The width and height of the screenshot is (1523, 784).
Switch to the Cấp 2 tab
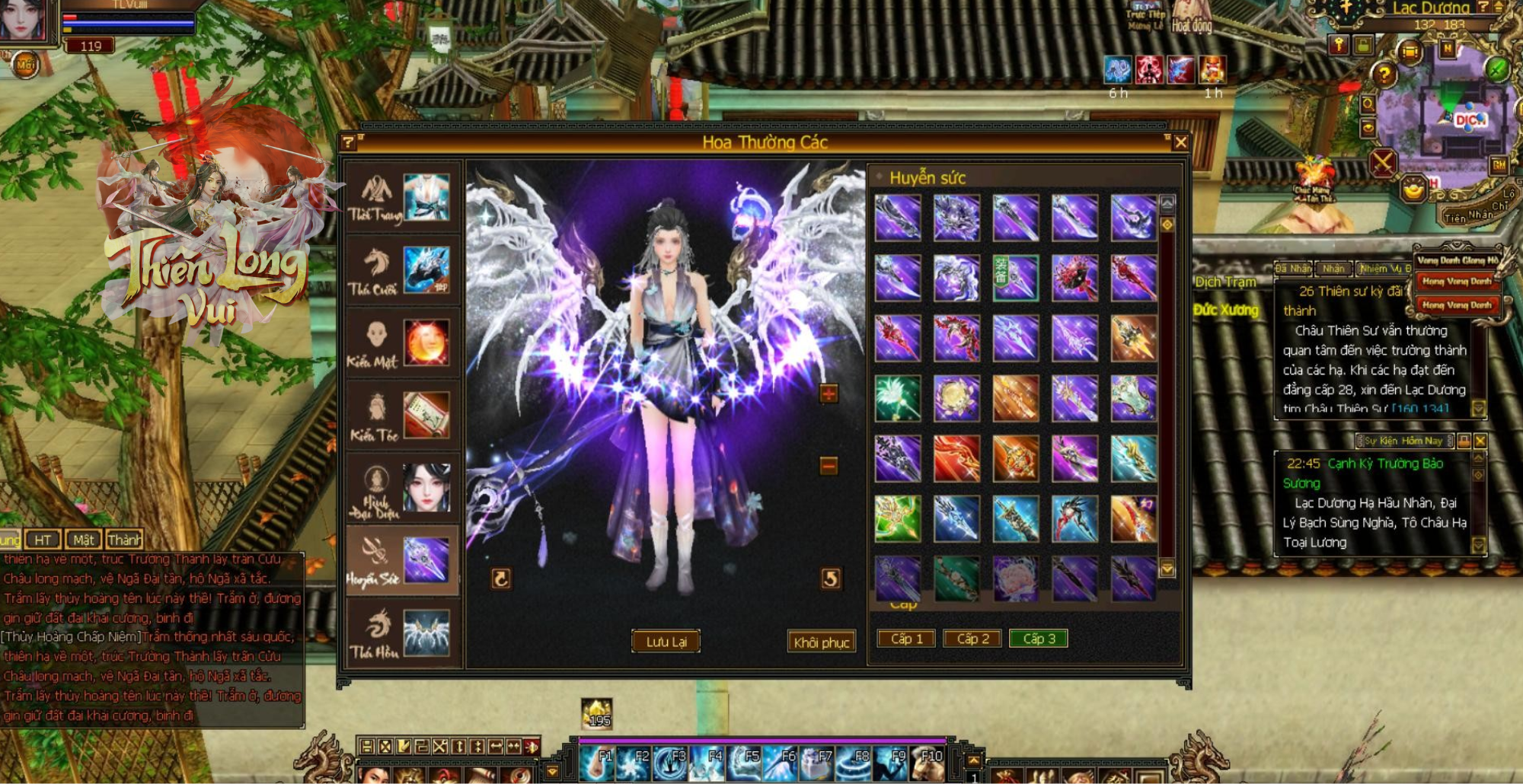pyautogui.click(x=972, y=639)
